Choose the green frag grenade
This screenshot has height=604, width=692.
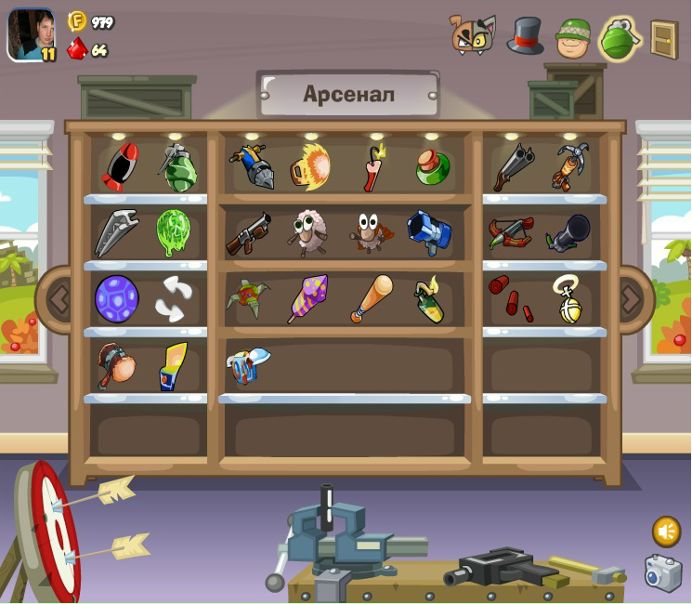coord(178,167)
